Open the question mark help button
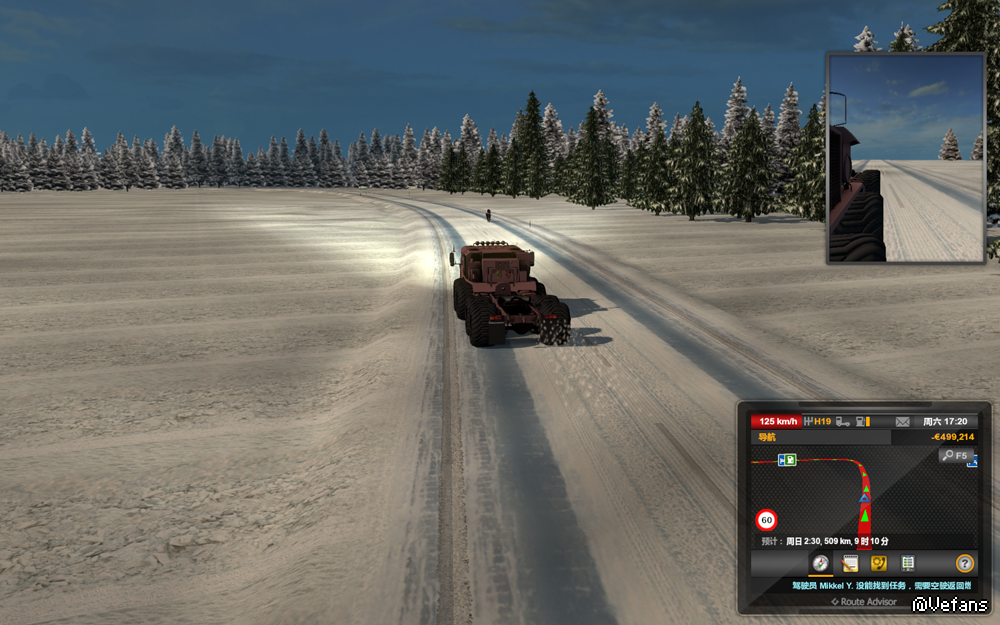Image resolution: width=1000 pixels, height=625 pixels. (964, 563)
